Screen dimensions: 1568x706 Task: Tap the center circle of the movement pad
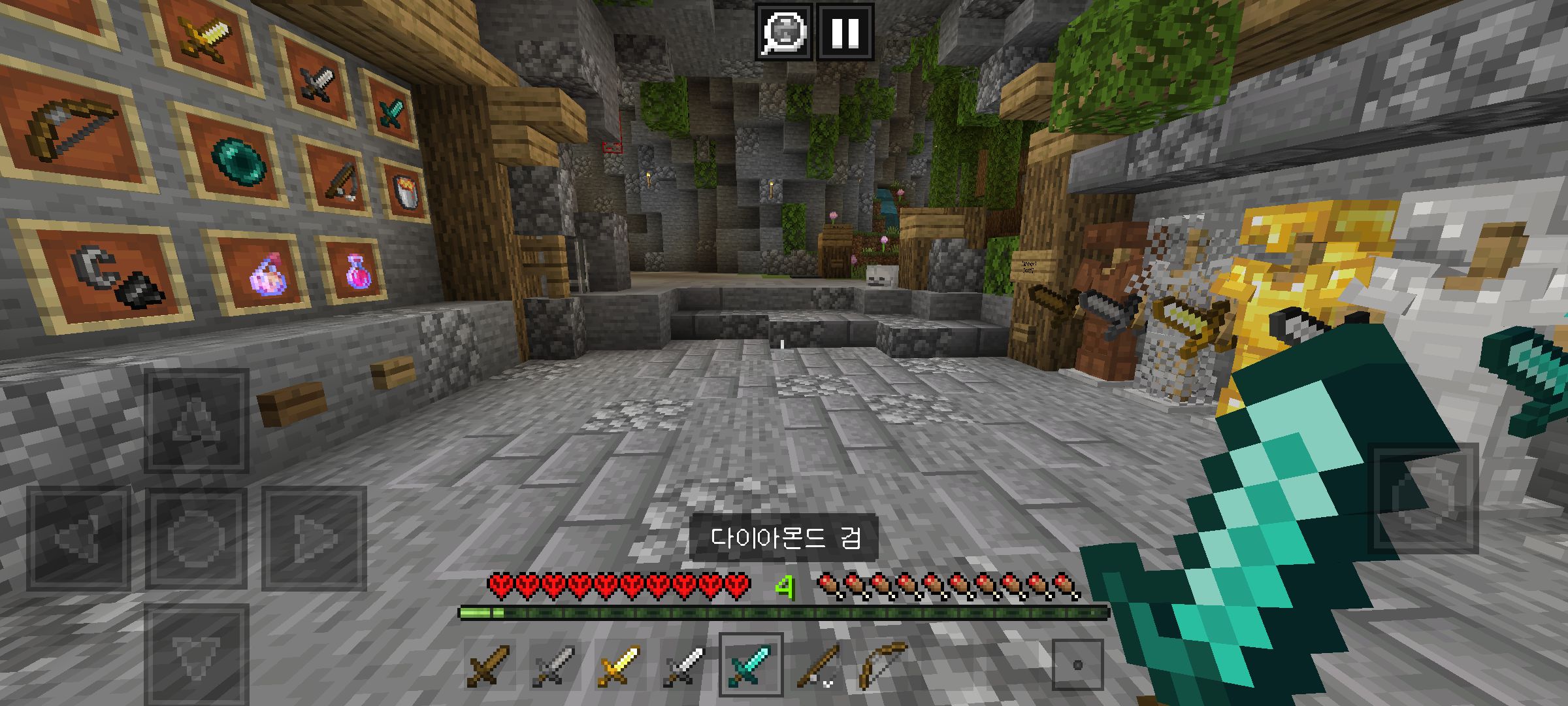196,538
